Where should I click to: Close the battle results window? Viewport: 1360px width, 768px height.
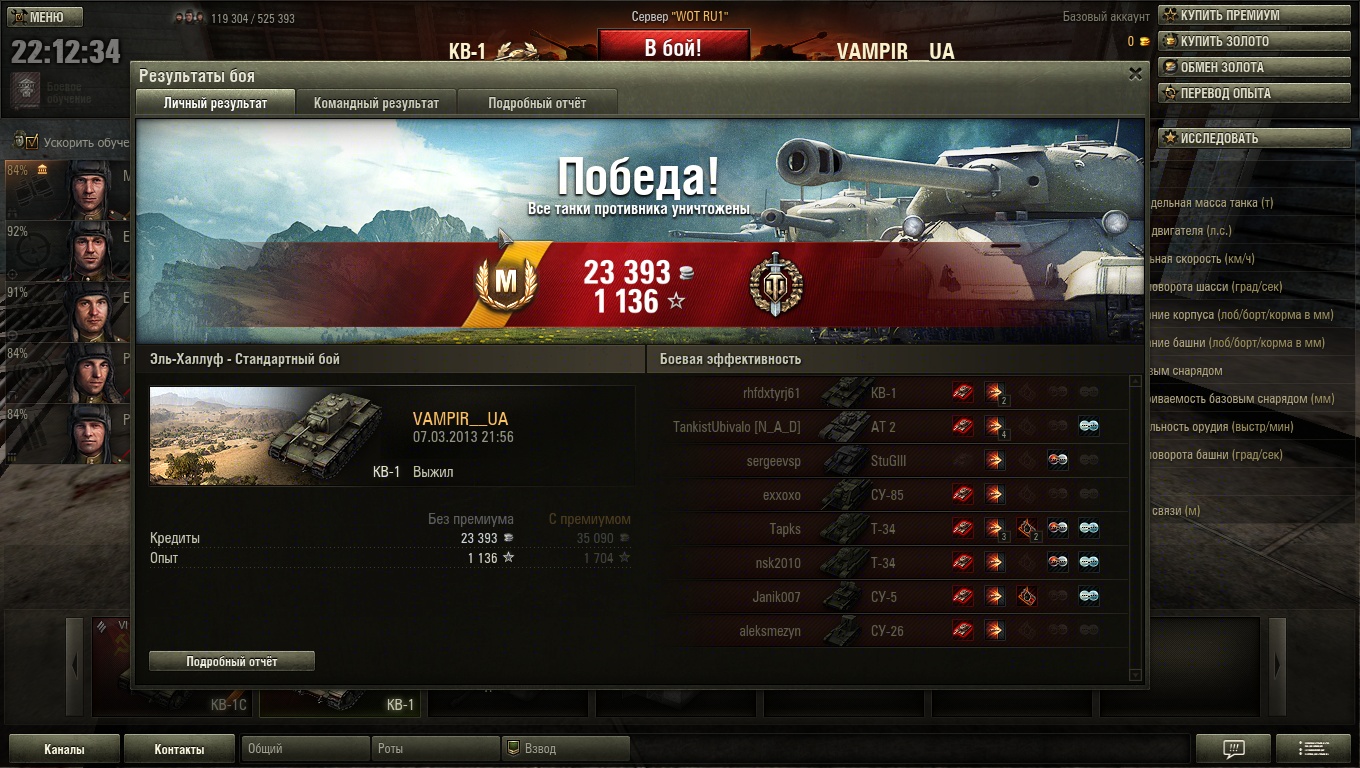click(1135, 74)
